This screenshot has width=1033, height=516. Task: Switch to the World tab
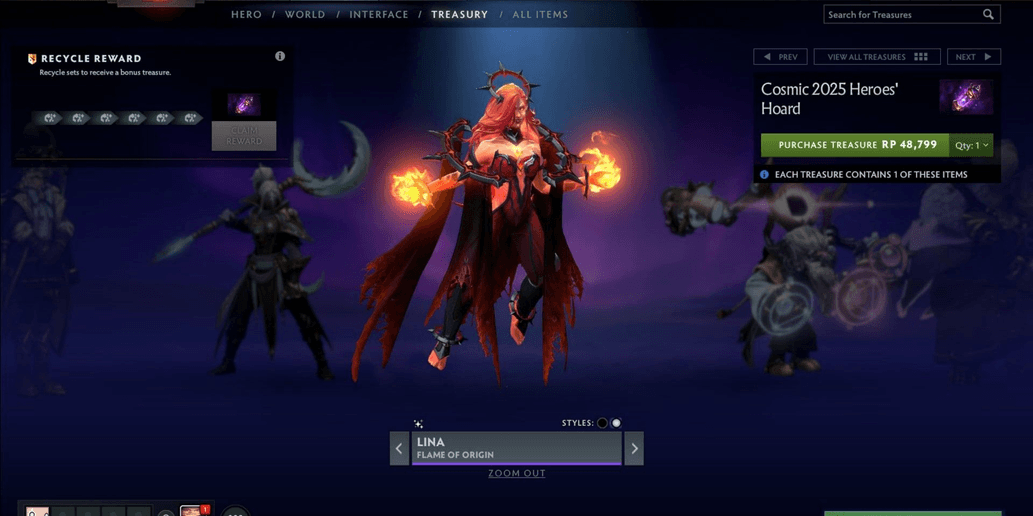pyautogui.click(x=305, y=15)
